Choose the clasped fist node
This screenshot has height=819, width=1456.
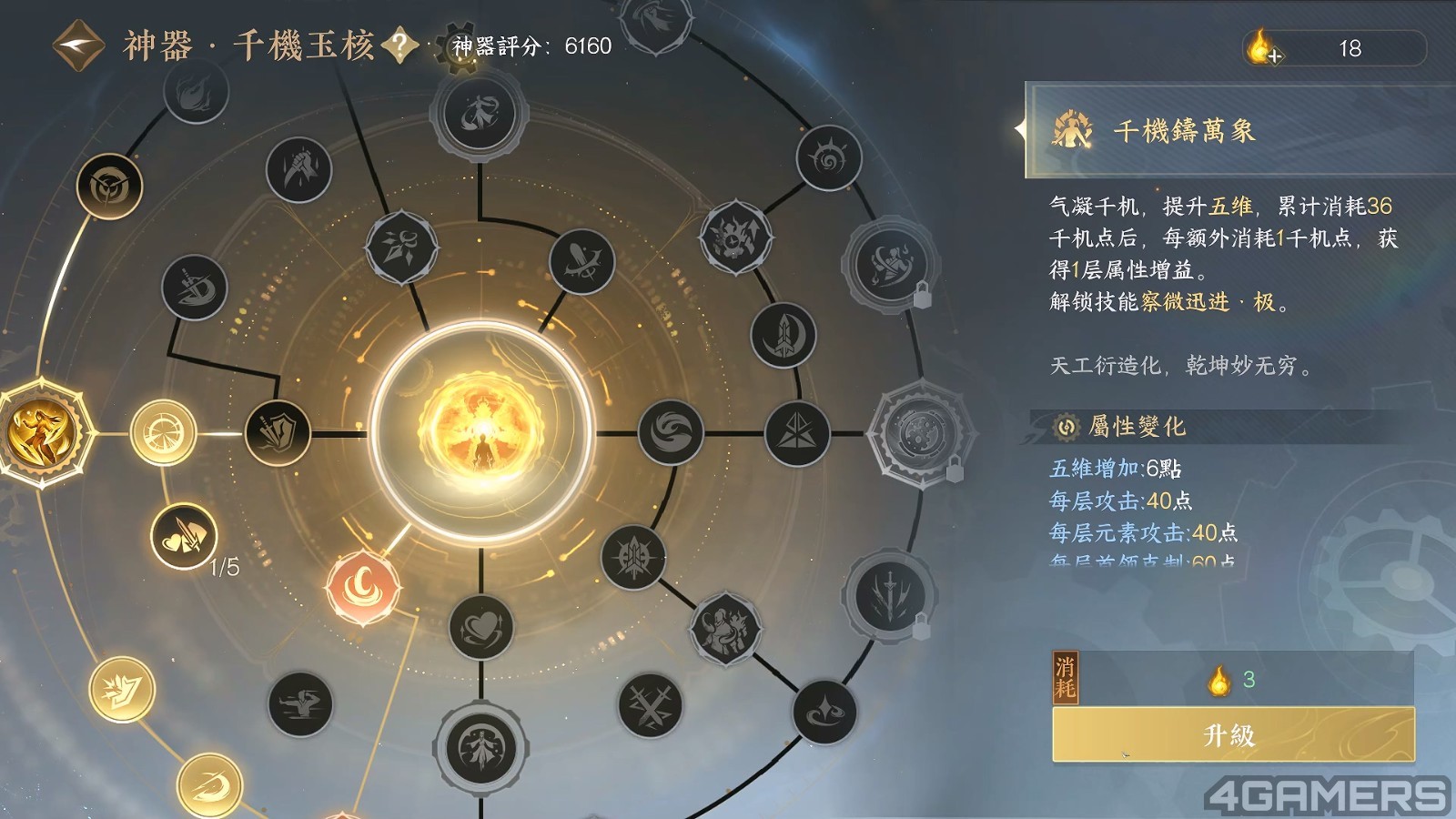point(298,169)
